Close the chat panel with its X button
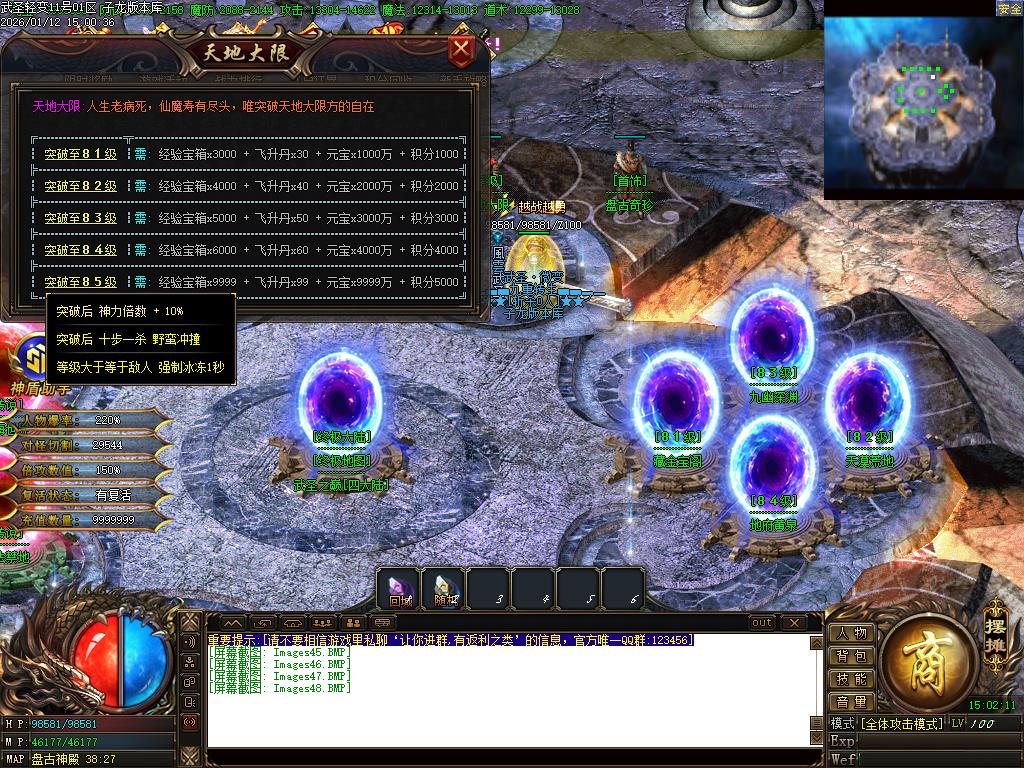Viewport: 1024px width, 768px height. coord(795,622)
